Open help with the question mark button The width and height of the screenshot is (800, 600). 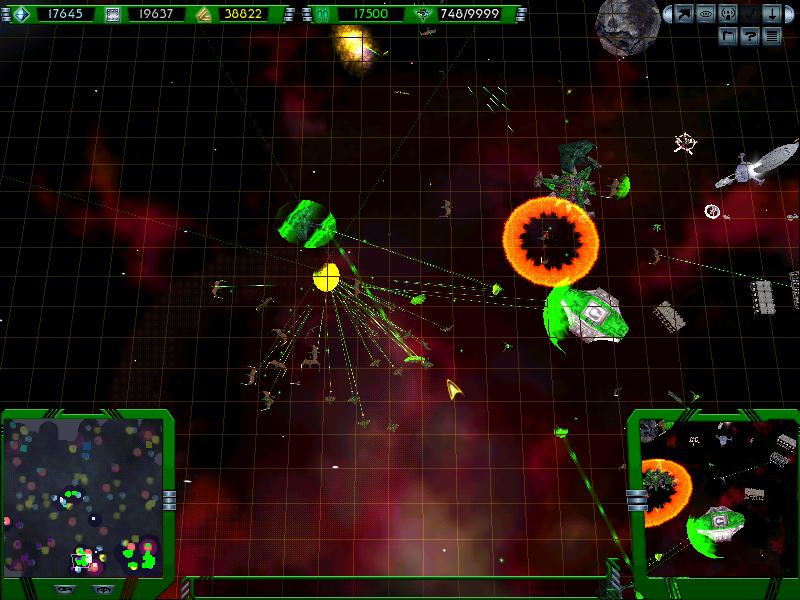(x=749, y=36)
